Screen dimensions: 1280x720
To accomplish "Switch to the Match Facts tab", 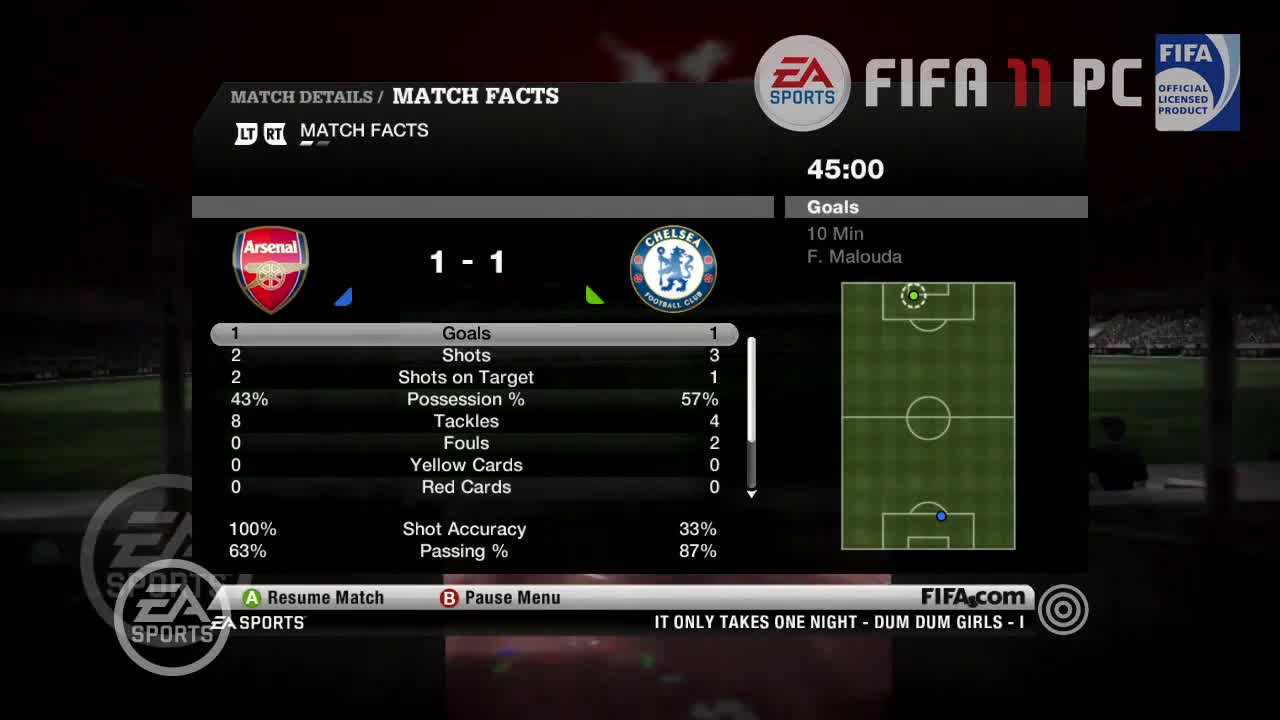I will pyautogui.click(x=363, y=130).
